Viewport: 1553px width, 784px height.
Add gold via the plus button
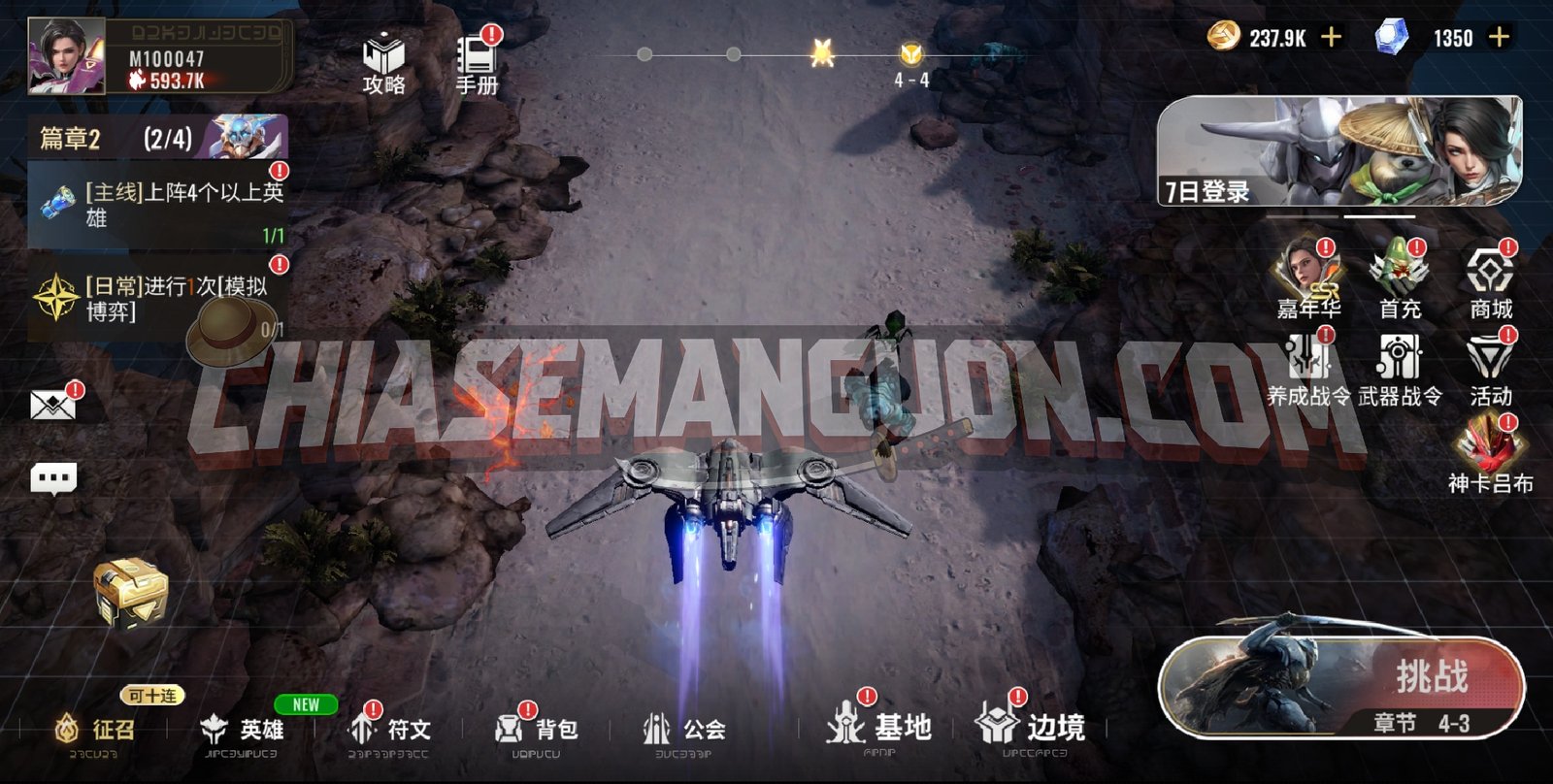point(1330,37)
